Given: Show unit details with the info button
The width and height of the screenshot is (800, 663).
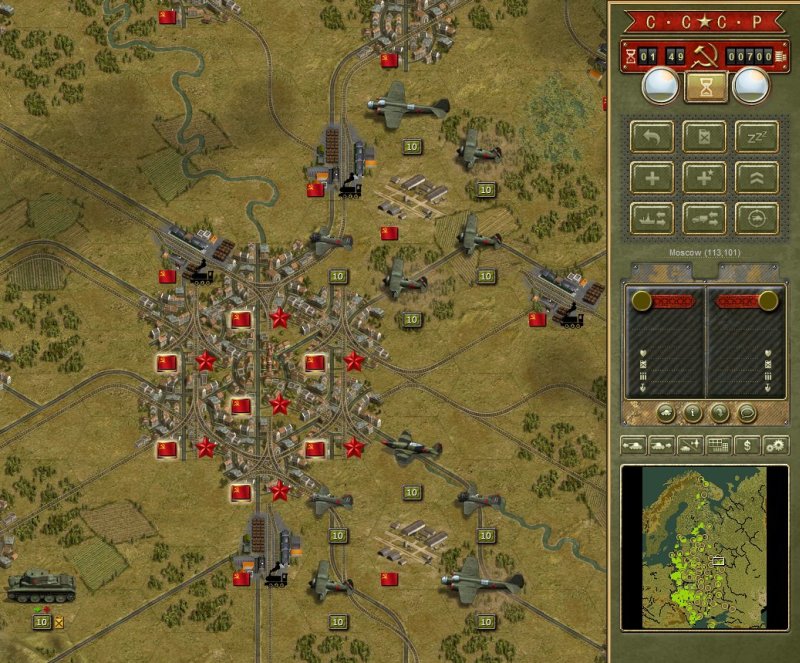Looking at the screenshot, I should tap(691, 411).
